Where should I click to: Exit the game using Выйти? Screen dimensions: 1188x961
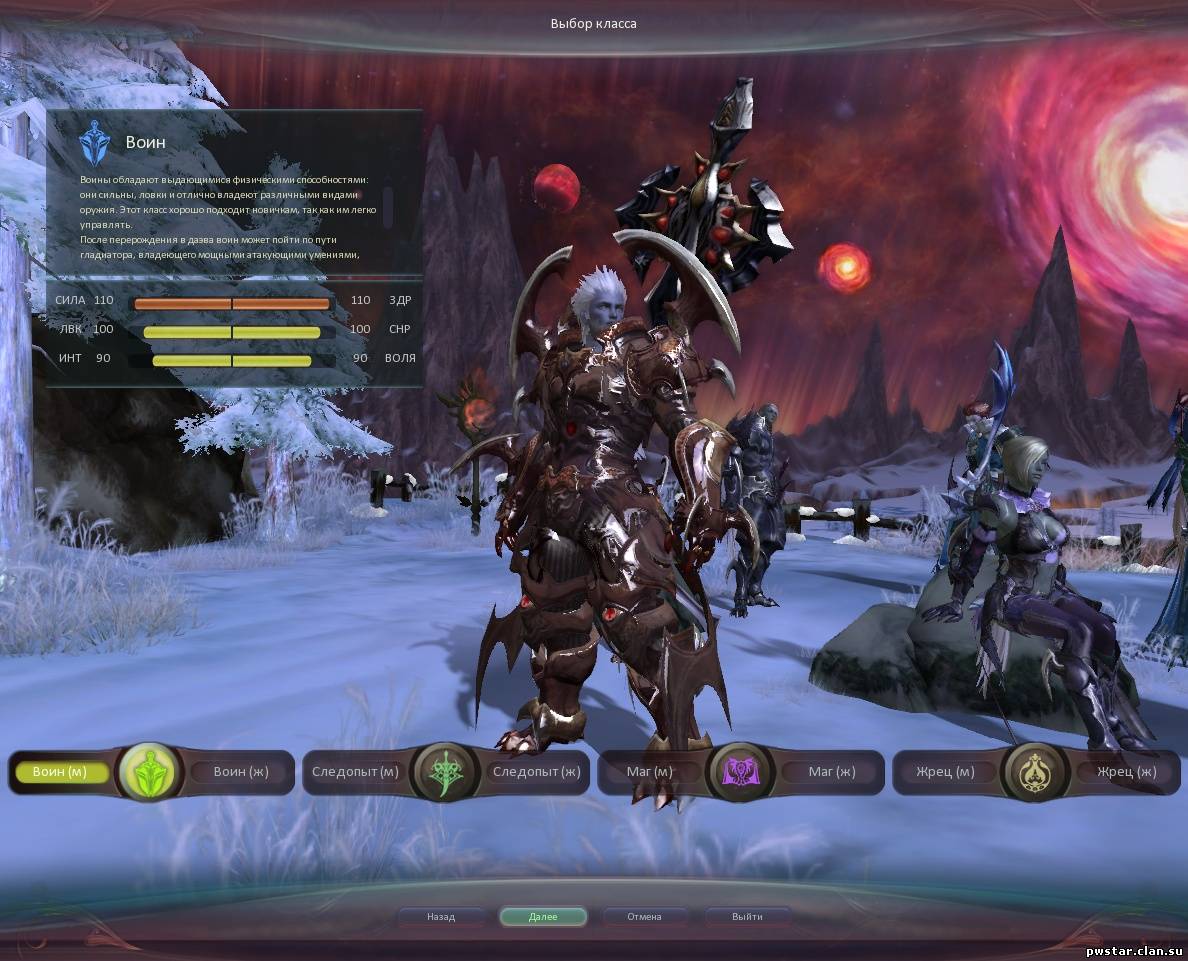point(747,916)
